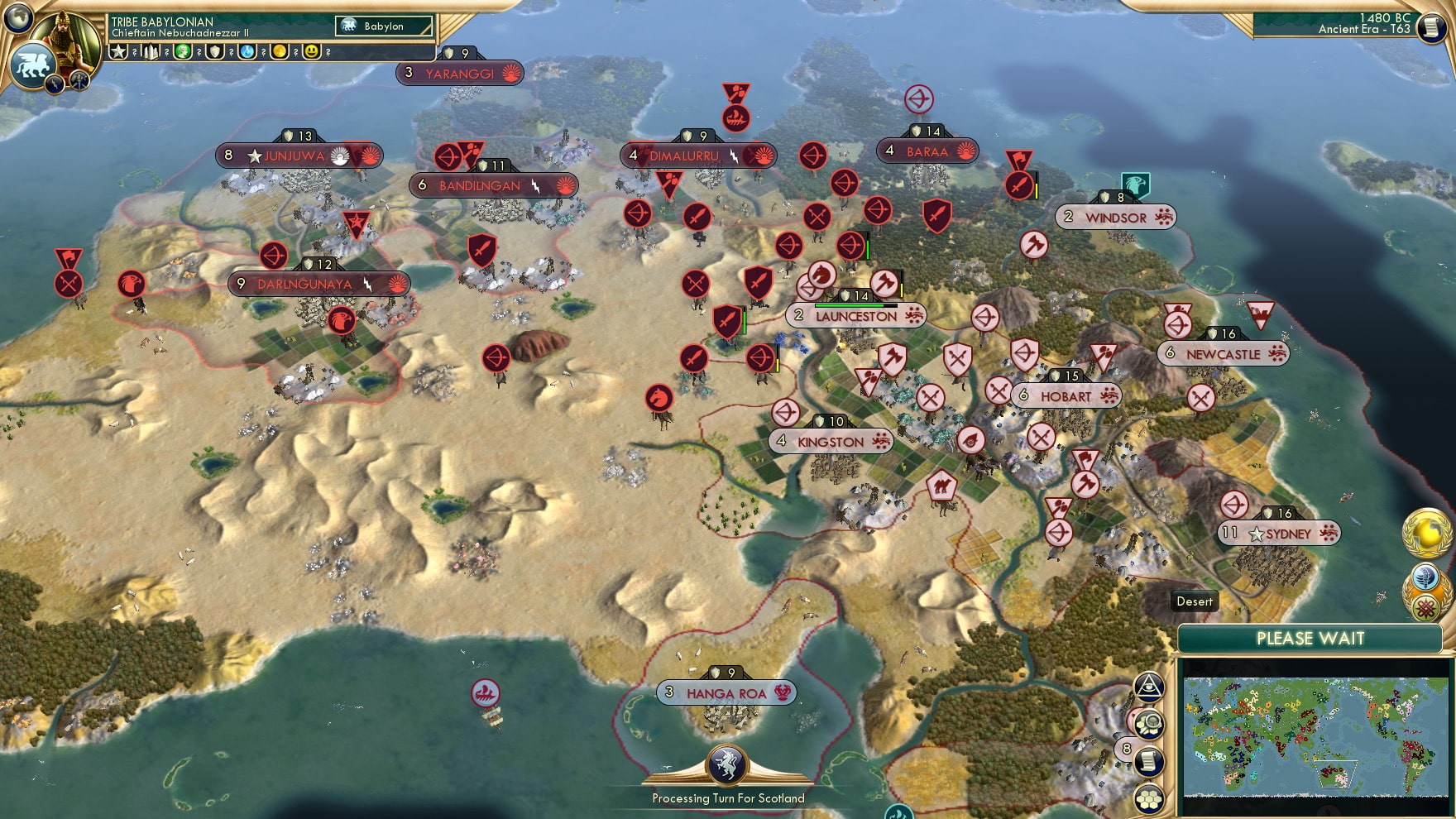1456x819 pixels.
Task: Click the all-seeing eye icon above the minimap
Action: point(1150,687)
